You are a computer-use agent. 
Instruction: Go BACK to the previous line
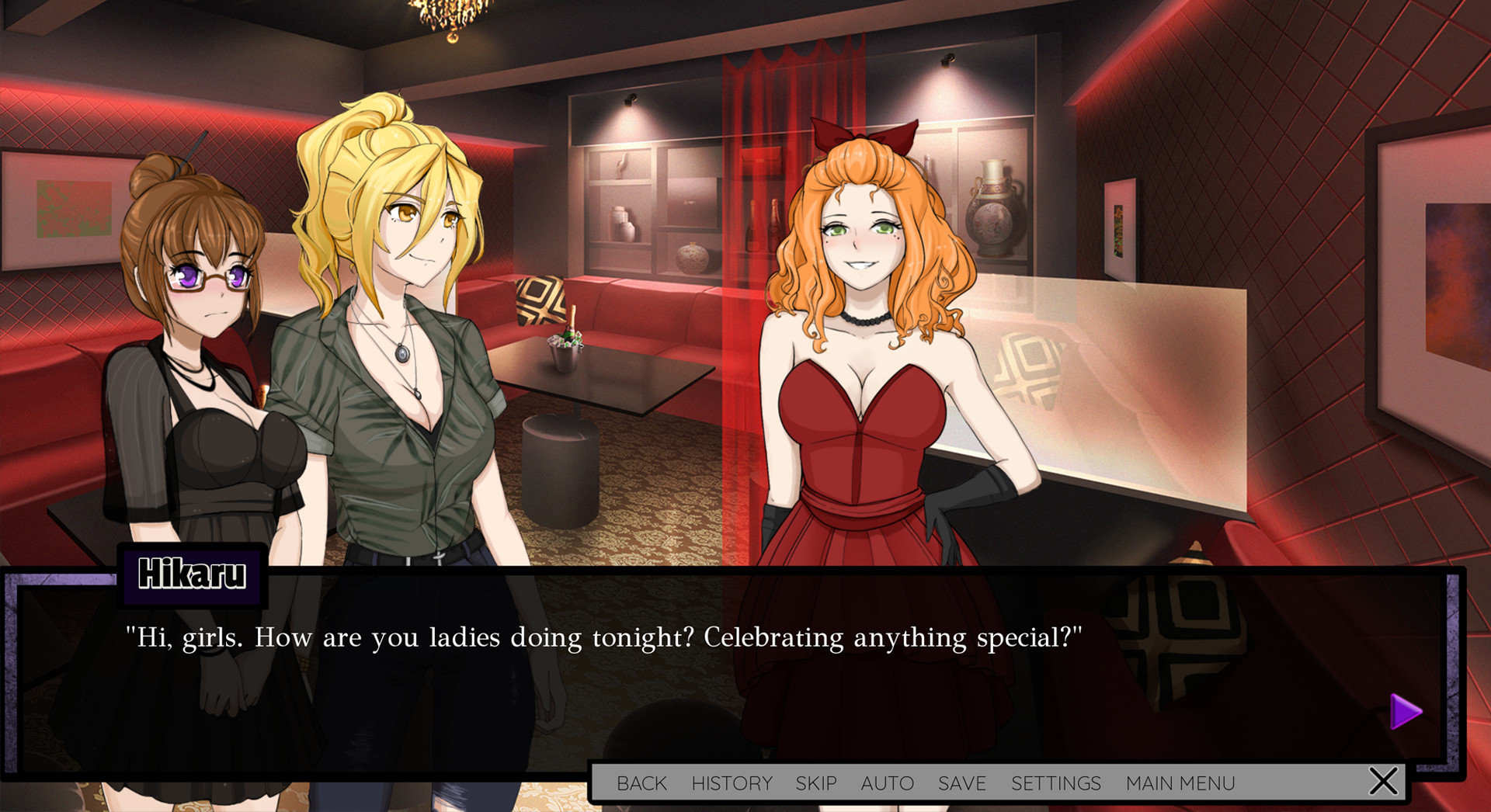(x=641, y=783)
